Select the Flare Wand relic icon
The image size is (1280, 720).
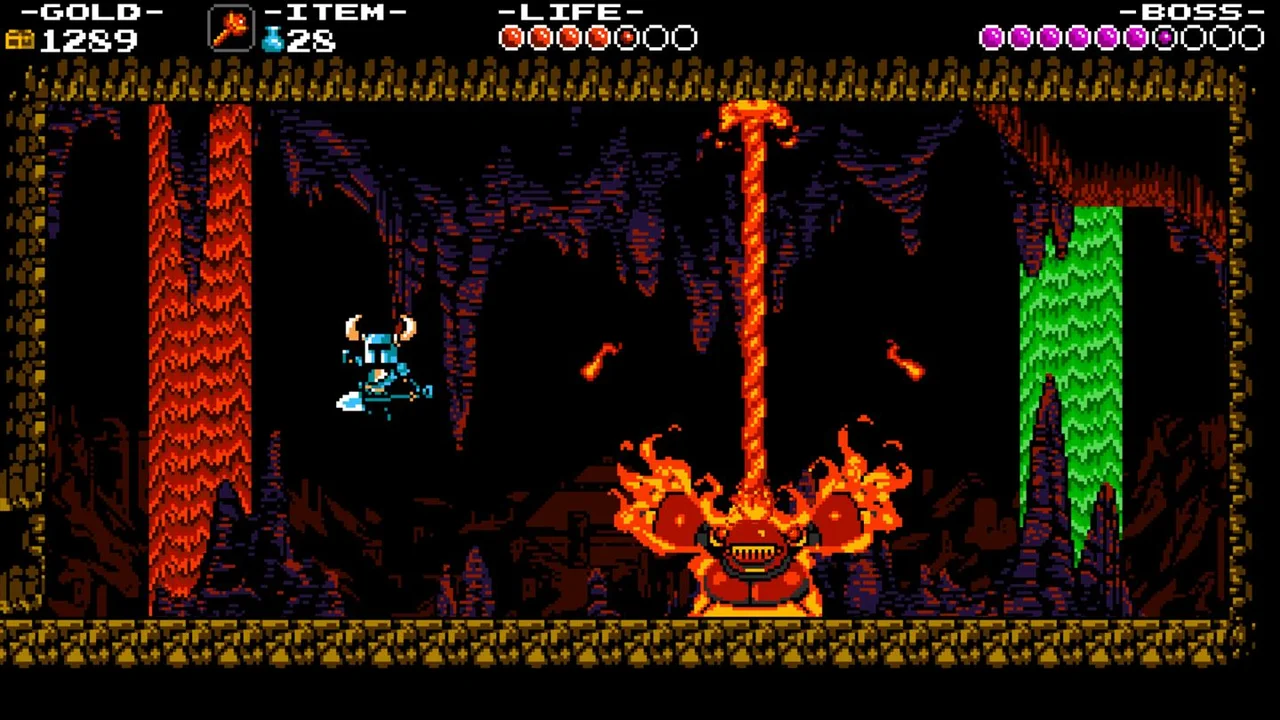point(230,30)
